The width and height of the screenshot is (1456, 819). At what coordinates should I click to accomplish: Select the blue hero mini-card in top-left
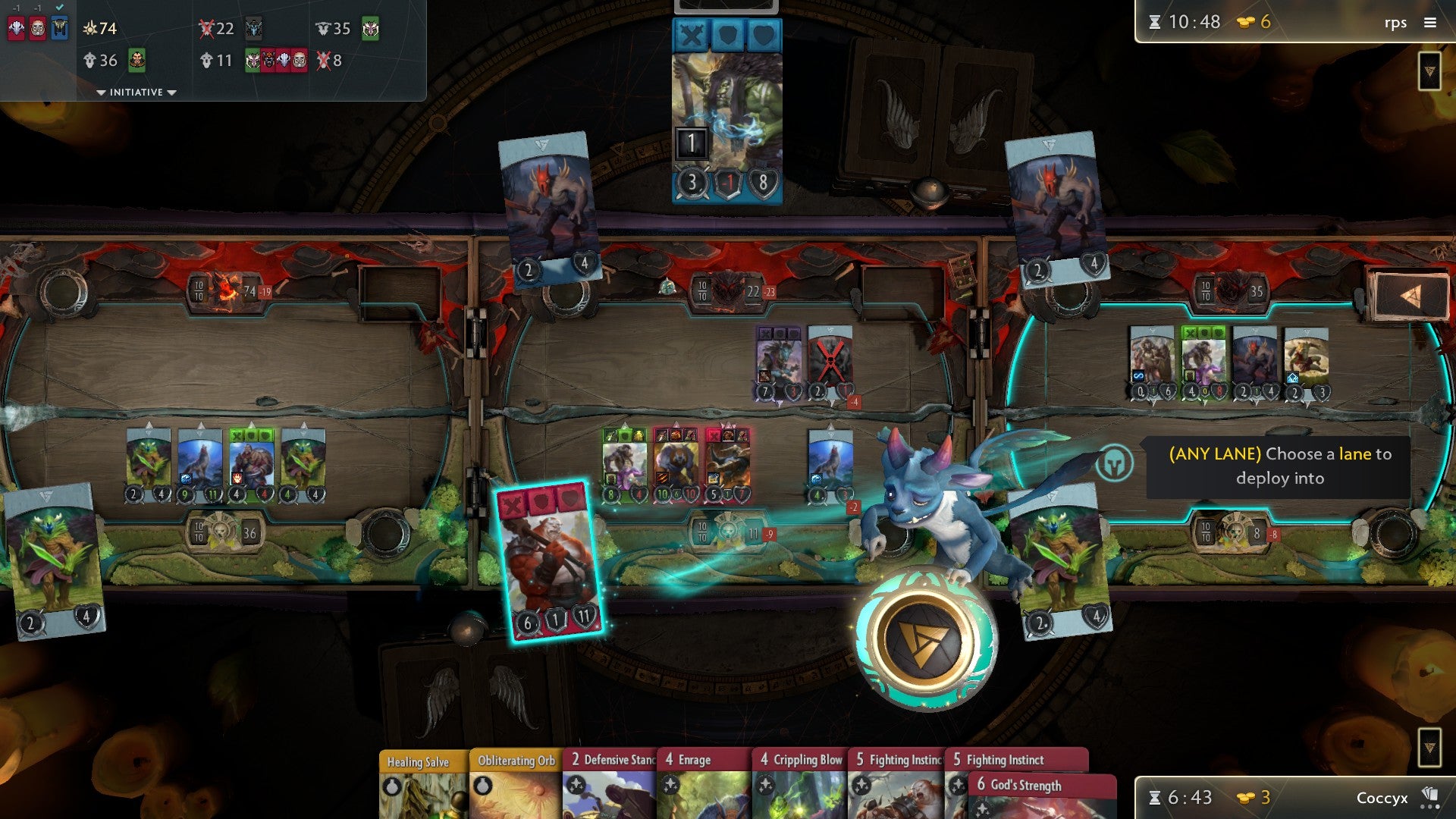[x=58, y=26]
